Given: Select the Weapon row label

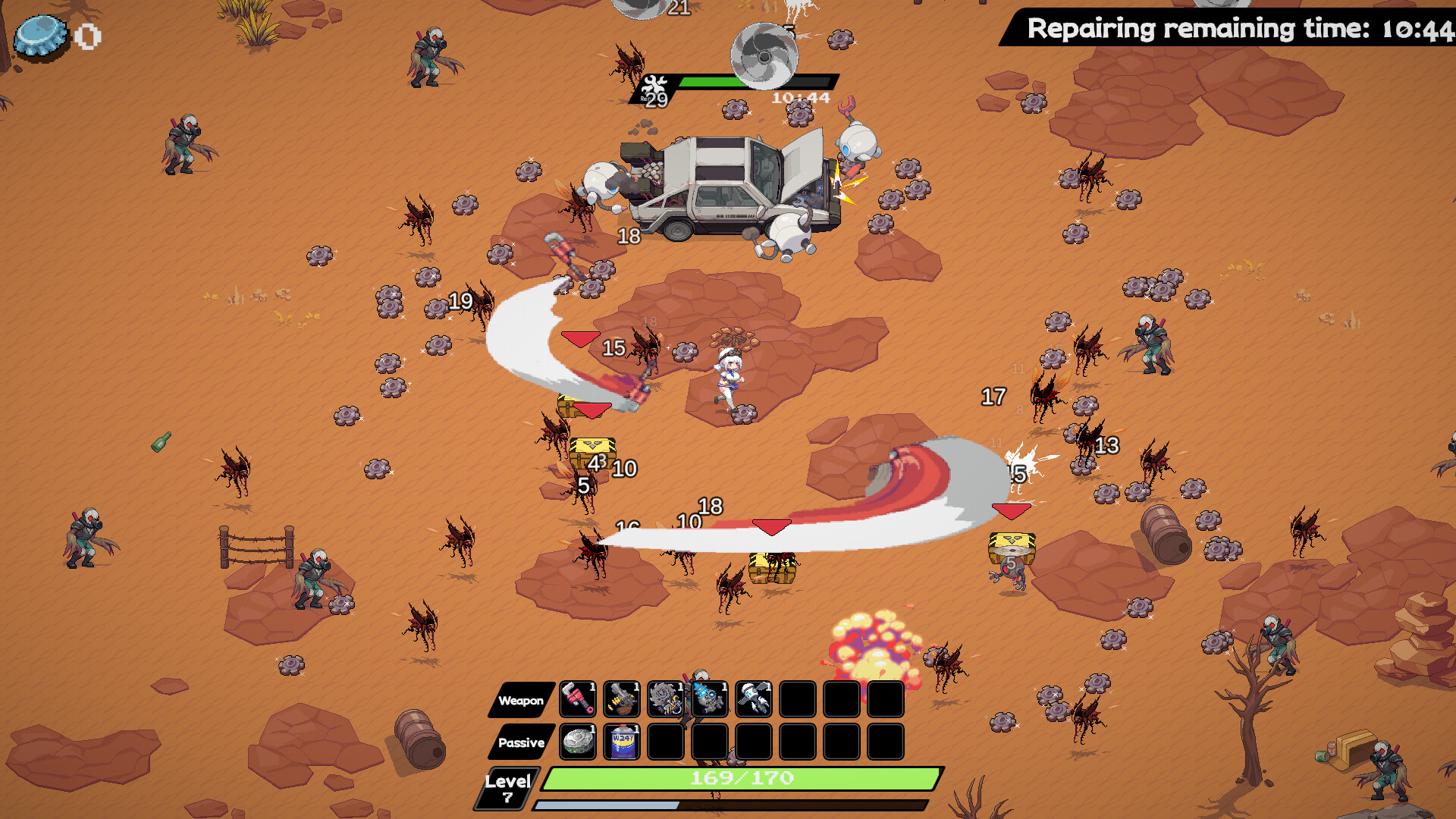Looking at the screenshot, I should (x=519, y=701).
